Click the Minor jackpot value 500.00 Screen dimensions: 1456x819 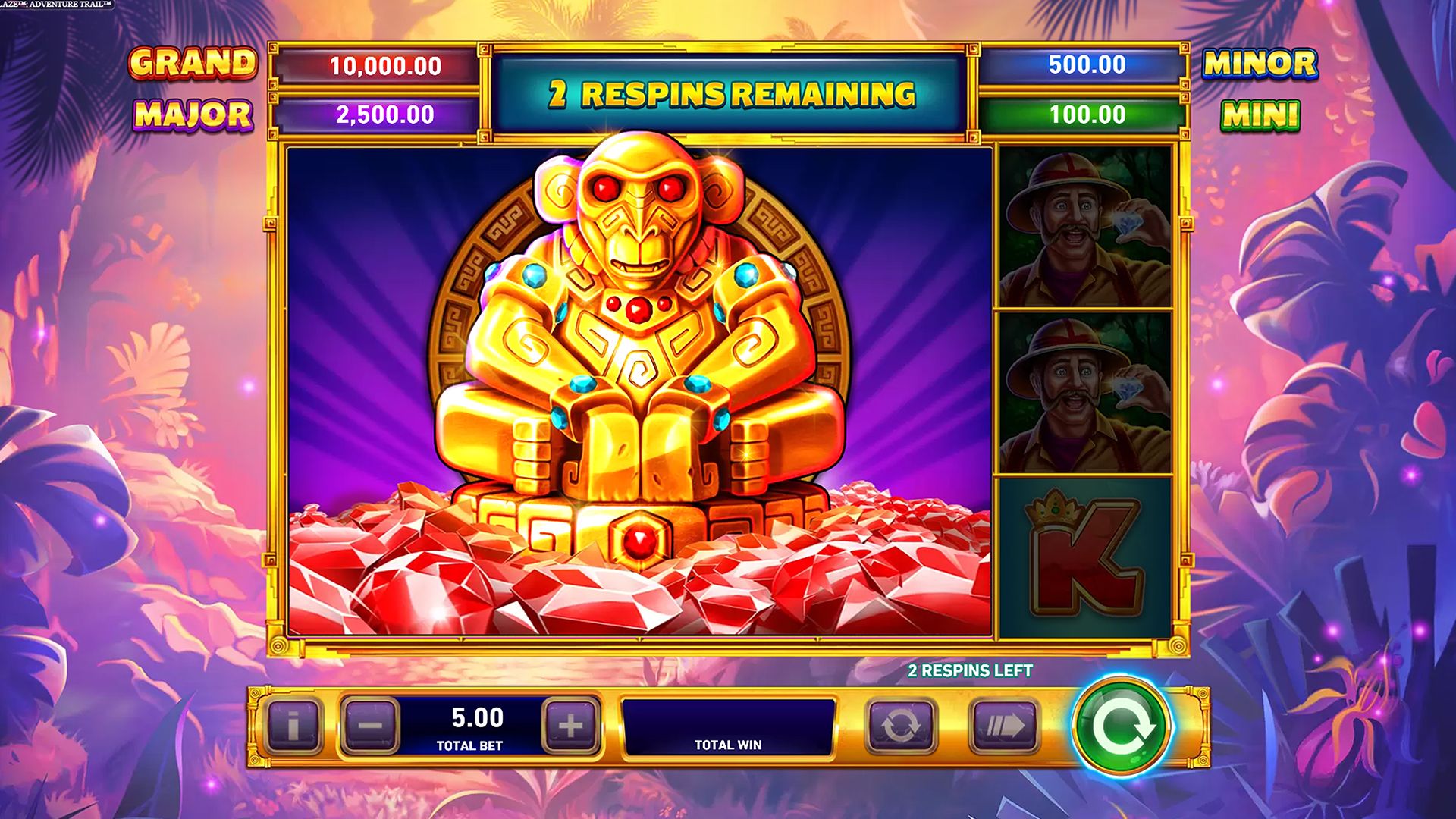1086,64
